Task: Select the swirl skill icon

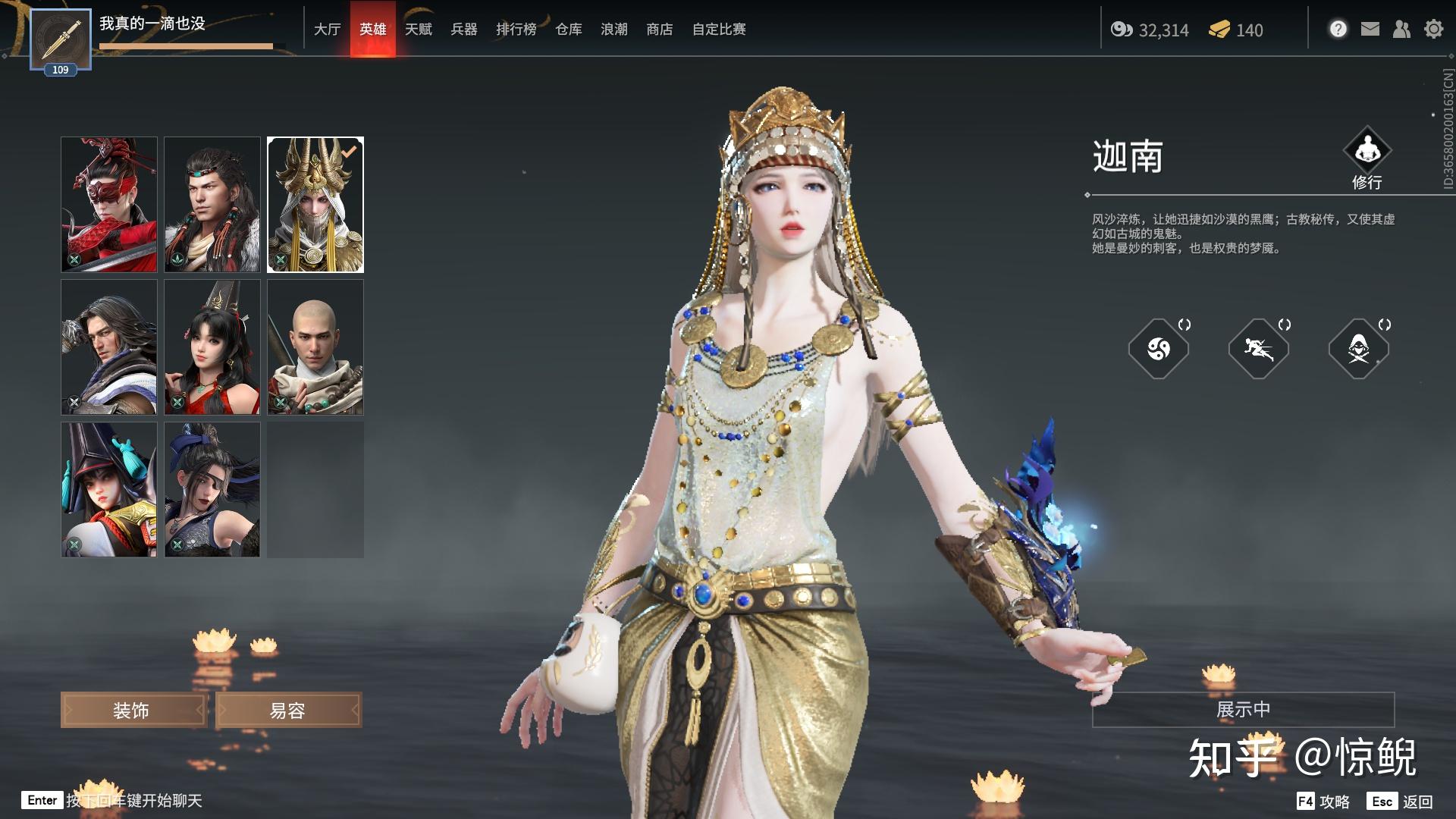Action: tap(1158, 349)
